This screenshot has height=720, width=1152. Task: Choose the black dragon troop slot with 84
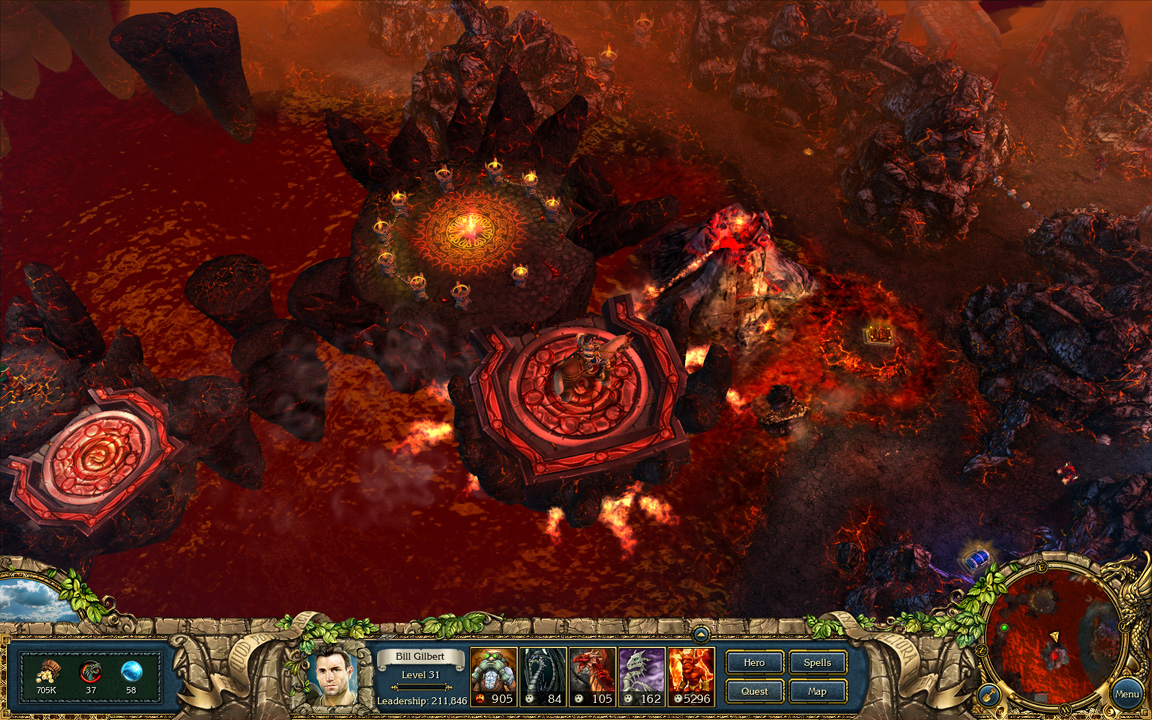(543, 676)
